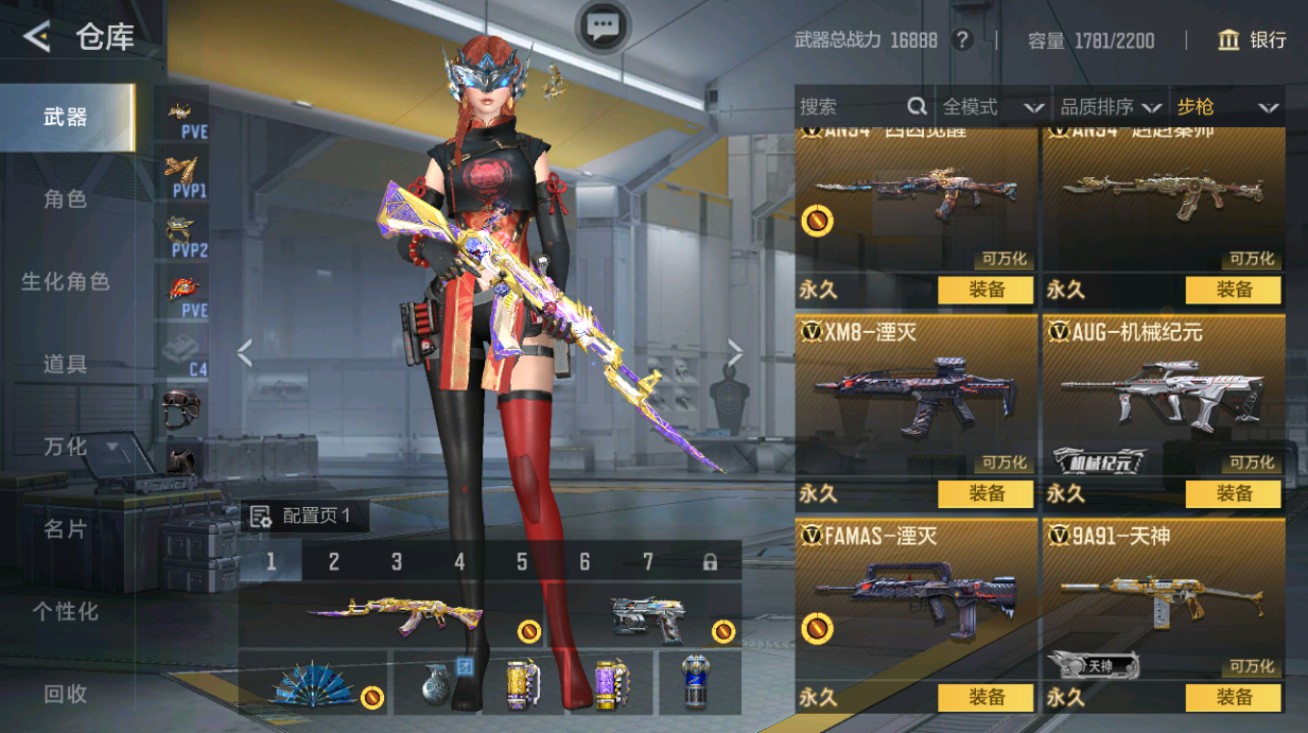Equip the 9A91-天神 rifle
This screenshot has width=1308, height=733.
click(1233, 697)
